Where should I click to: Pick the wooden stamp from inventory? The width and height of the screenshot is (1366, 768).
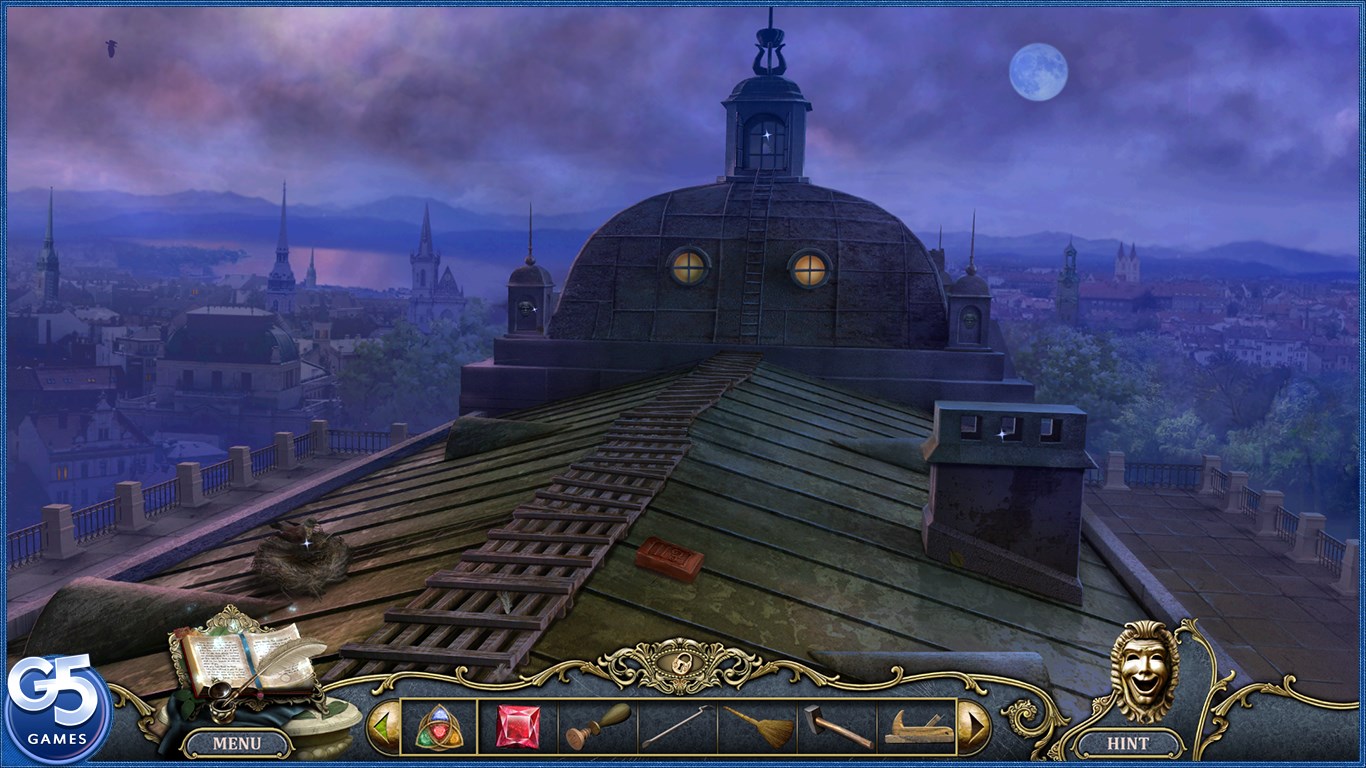[x=598, y=727]
